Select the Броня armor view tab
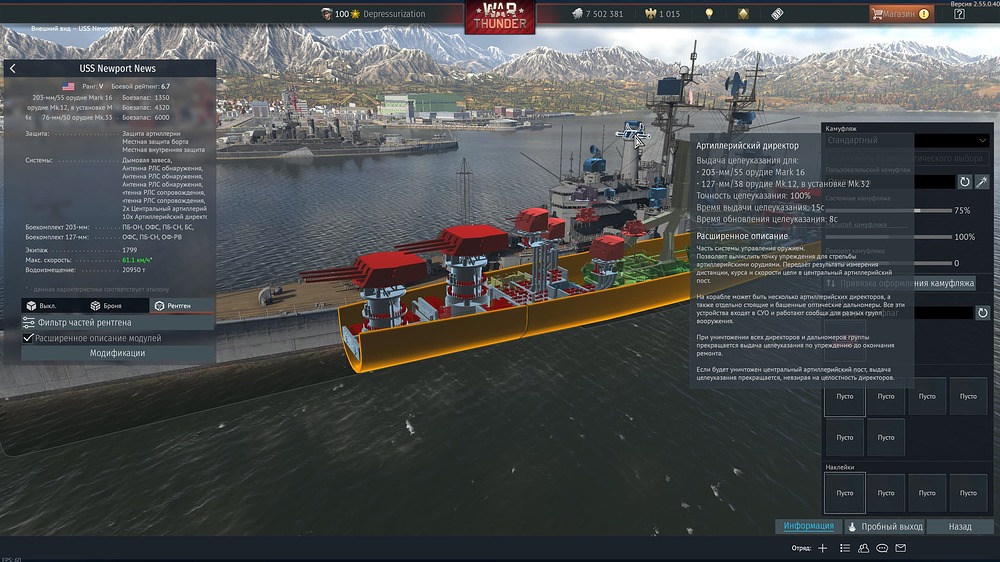 109,305
